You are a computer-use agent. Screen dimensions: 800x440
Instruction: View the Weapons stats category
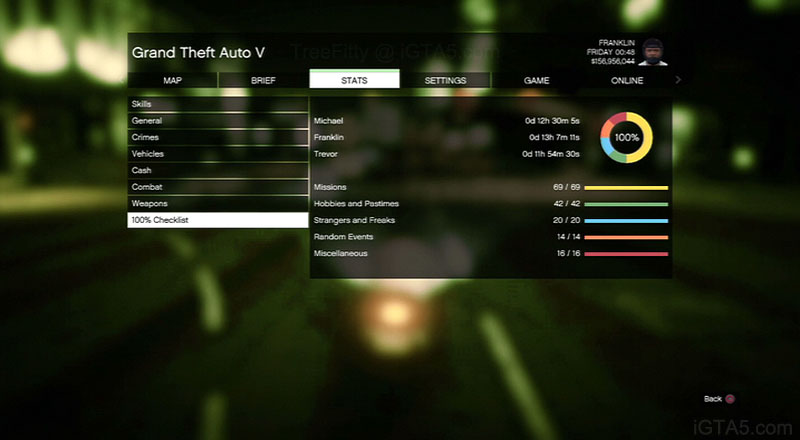(x=217, y=203)
